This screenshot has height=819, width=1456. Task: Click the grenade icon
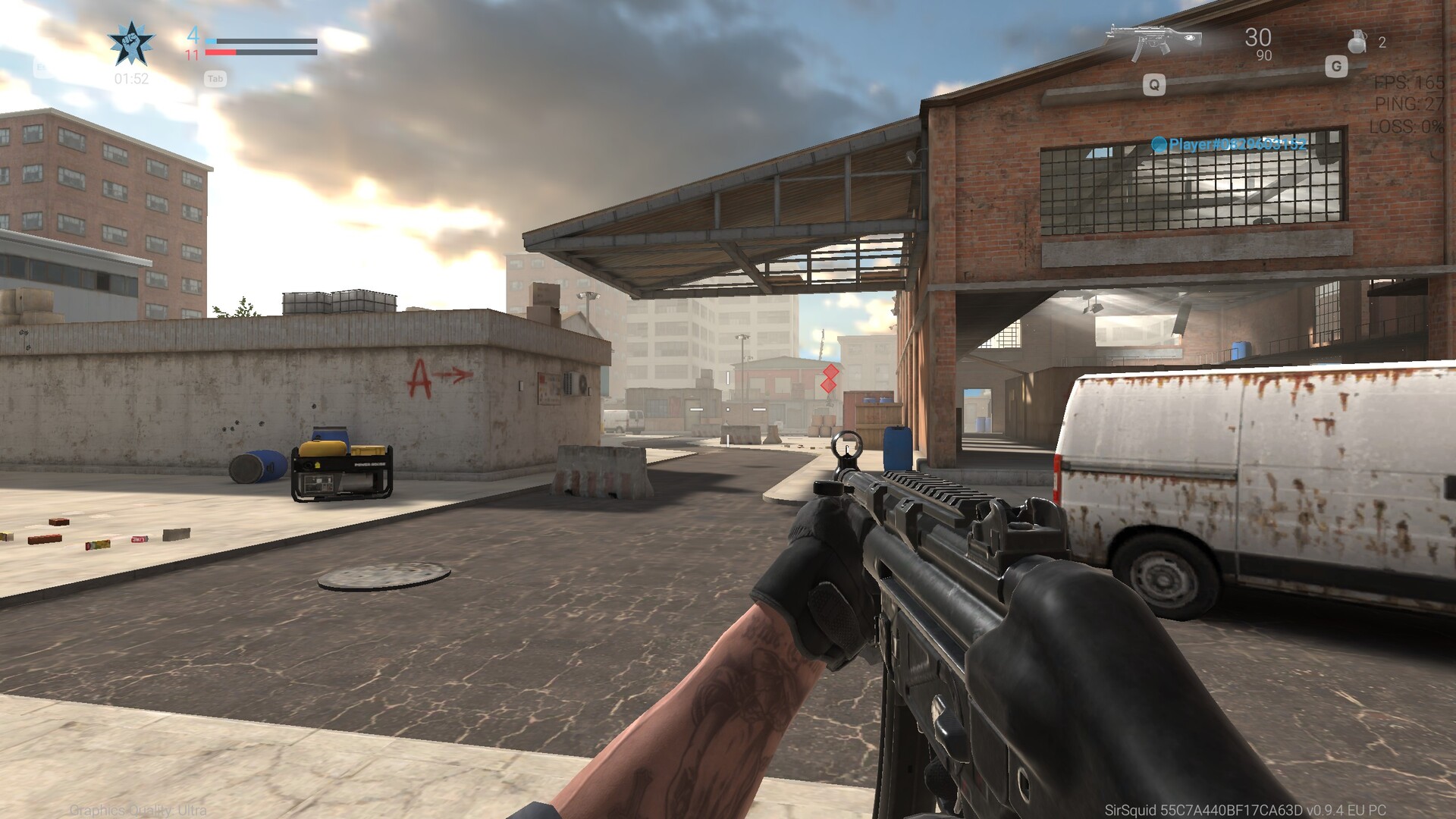[x=1356, y=42]
